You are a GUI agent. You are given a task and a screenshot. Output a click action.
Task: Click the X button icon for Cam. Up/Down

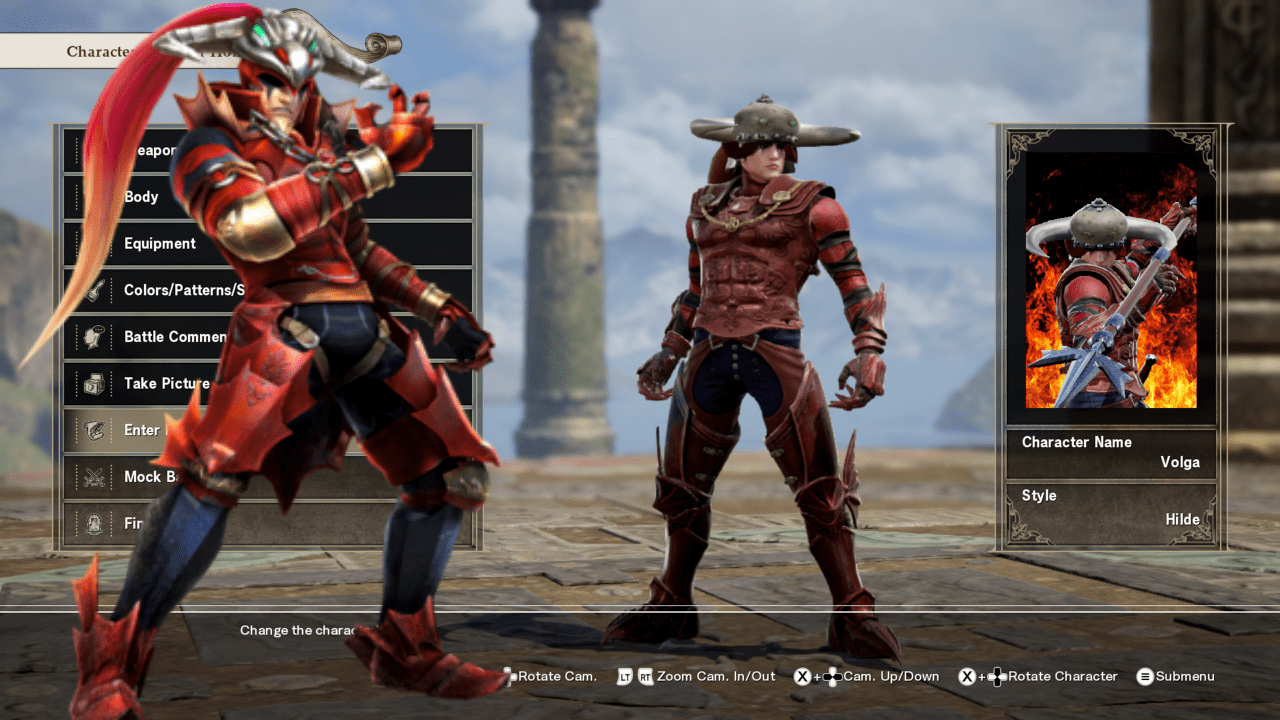(800, 676)
